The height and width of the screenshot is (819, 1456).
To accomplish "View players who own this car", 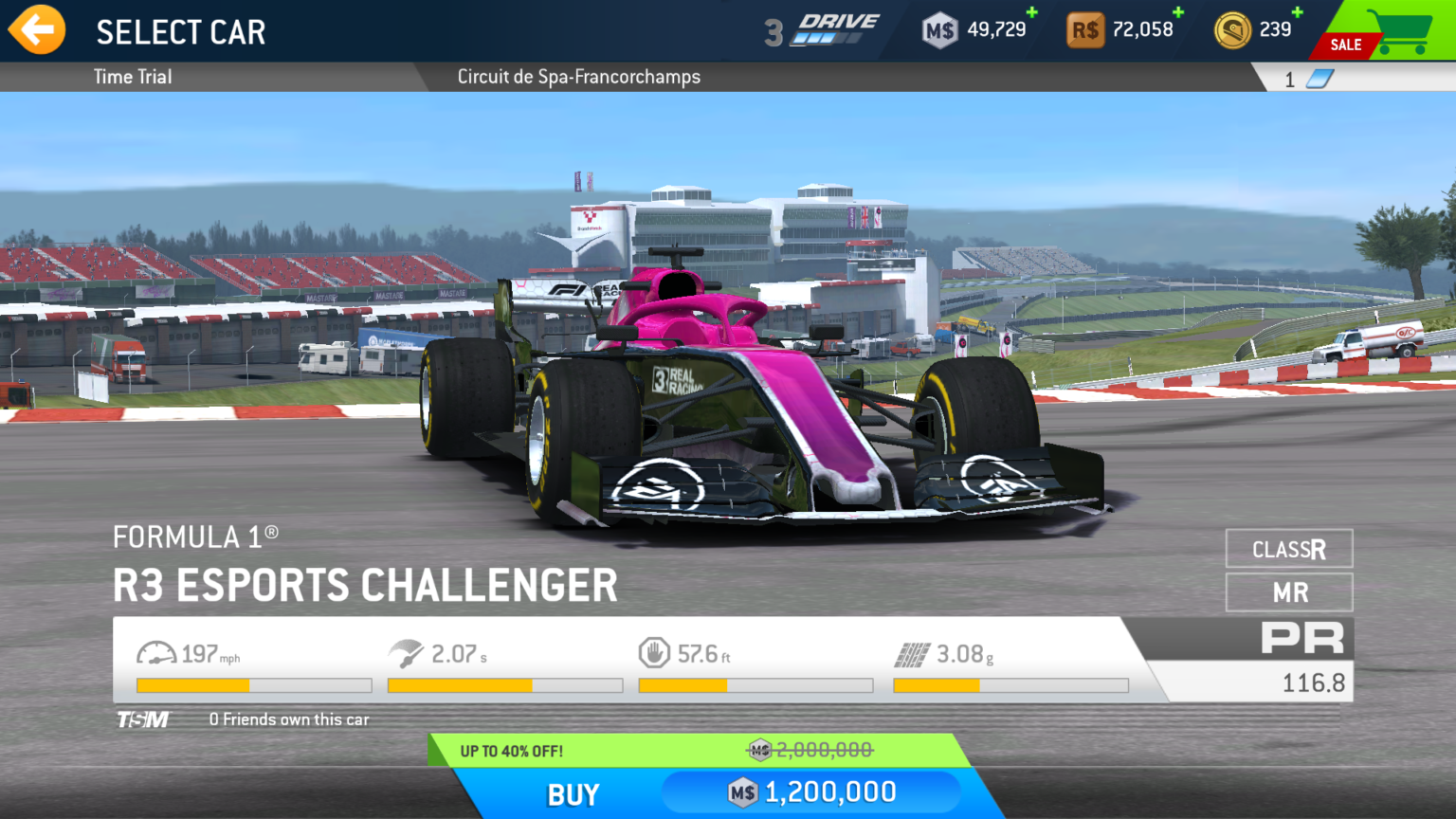I will (x=288, y=719).
